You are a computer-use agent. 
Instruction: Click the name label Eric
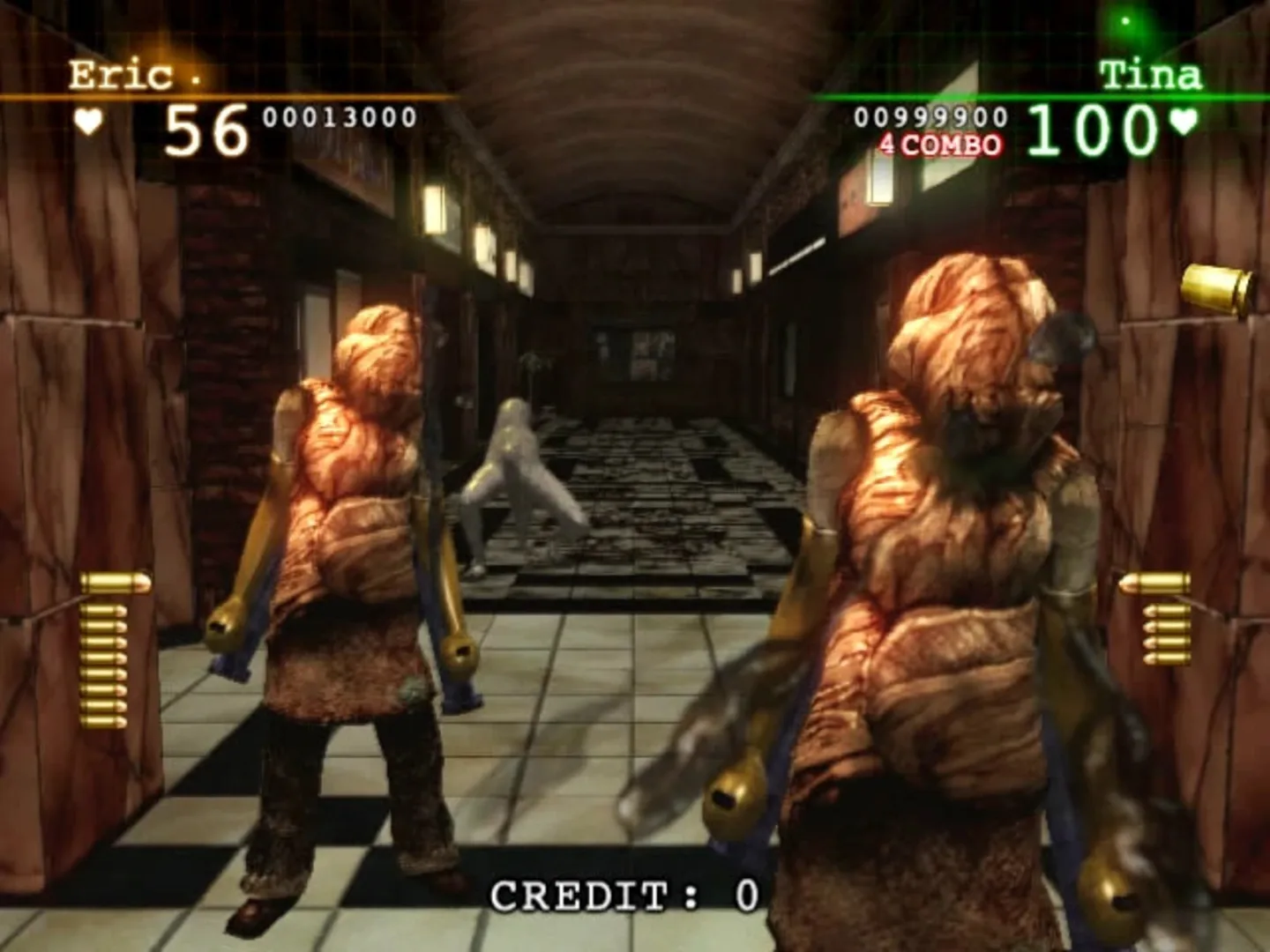[120, 75]
